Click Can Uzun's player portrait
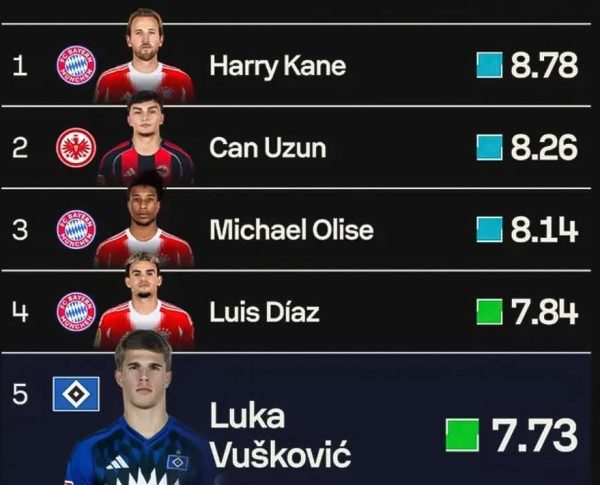The image size is (600, 485). tap(145, 143)
